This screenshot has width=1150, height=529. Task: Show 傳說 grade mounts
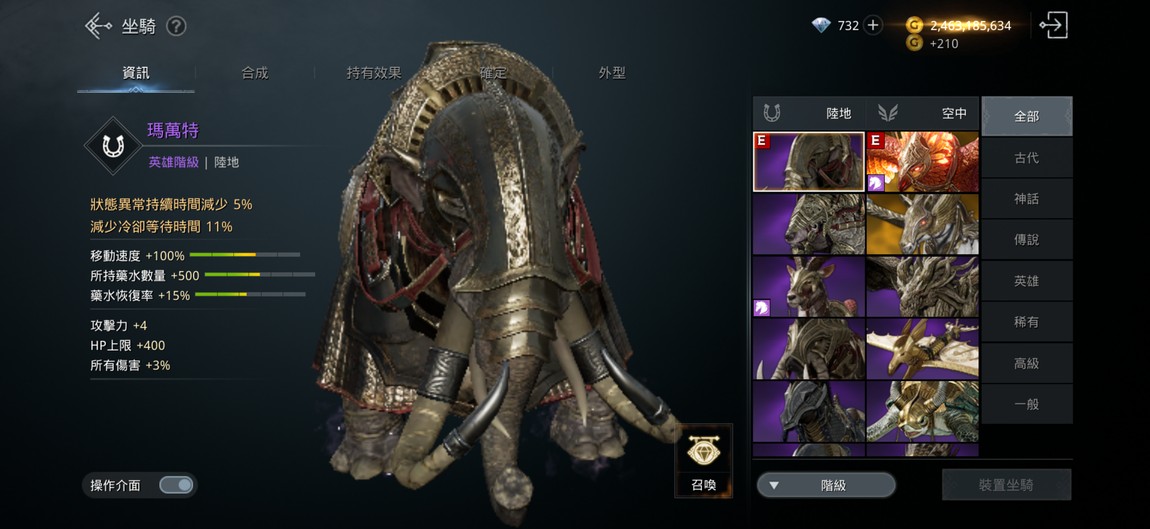click(x=1026, y=240)
